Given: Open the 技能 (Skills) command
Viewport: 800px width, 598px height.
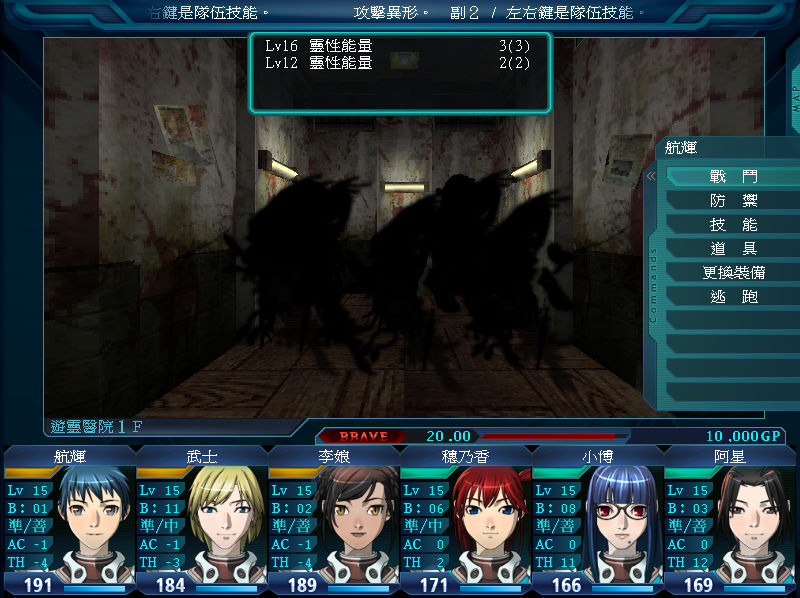Looking at the screenshot, I should [x=733, y=224].
